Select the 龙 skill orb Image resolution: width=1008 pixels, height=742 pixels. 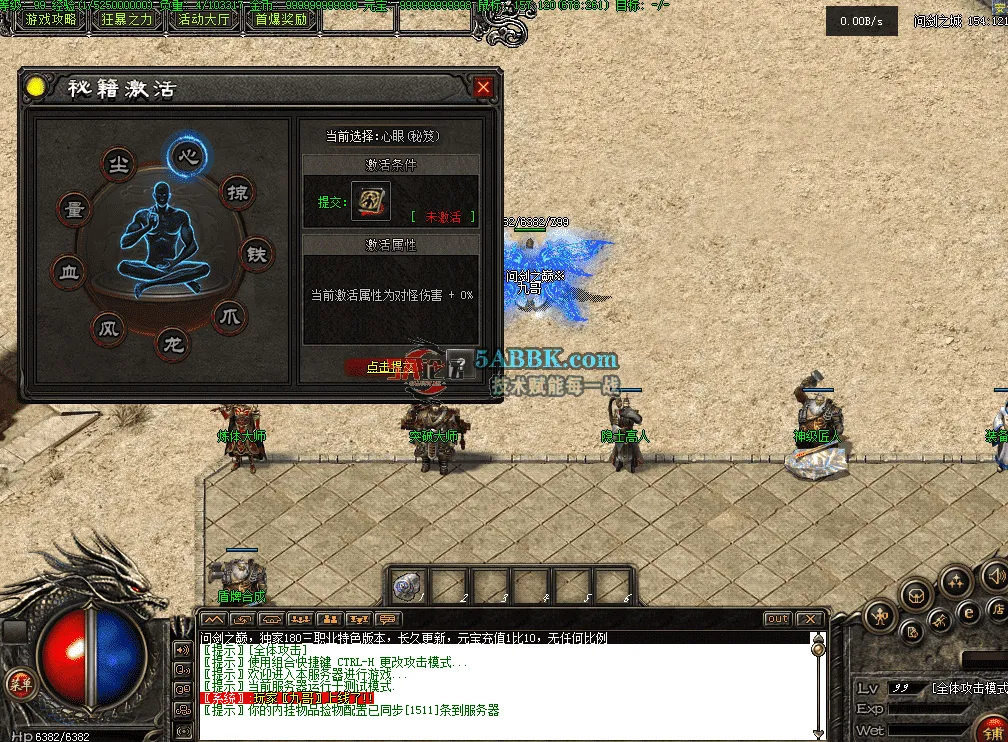174,346
